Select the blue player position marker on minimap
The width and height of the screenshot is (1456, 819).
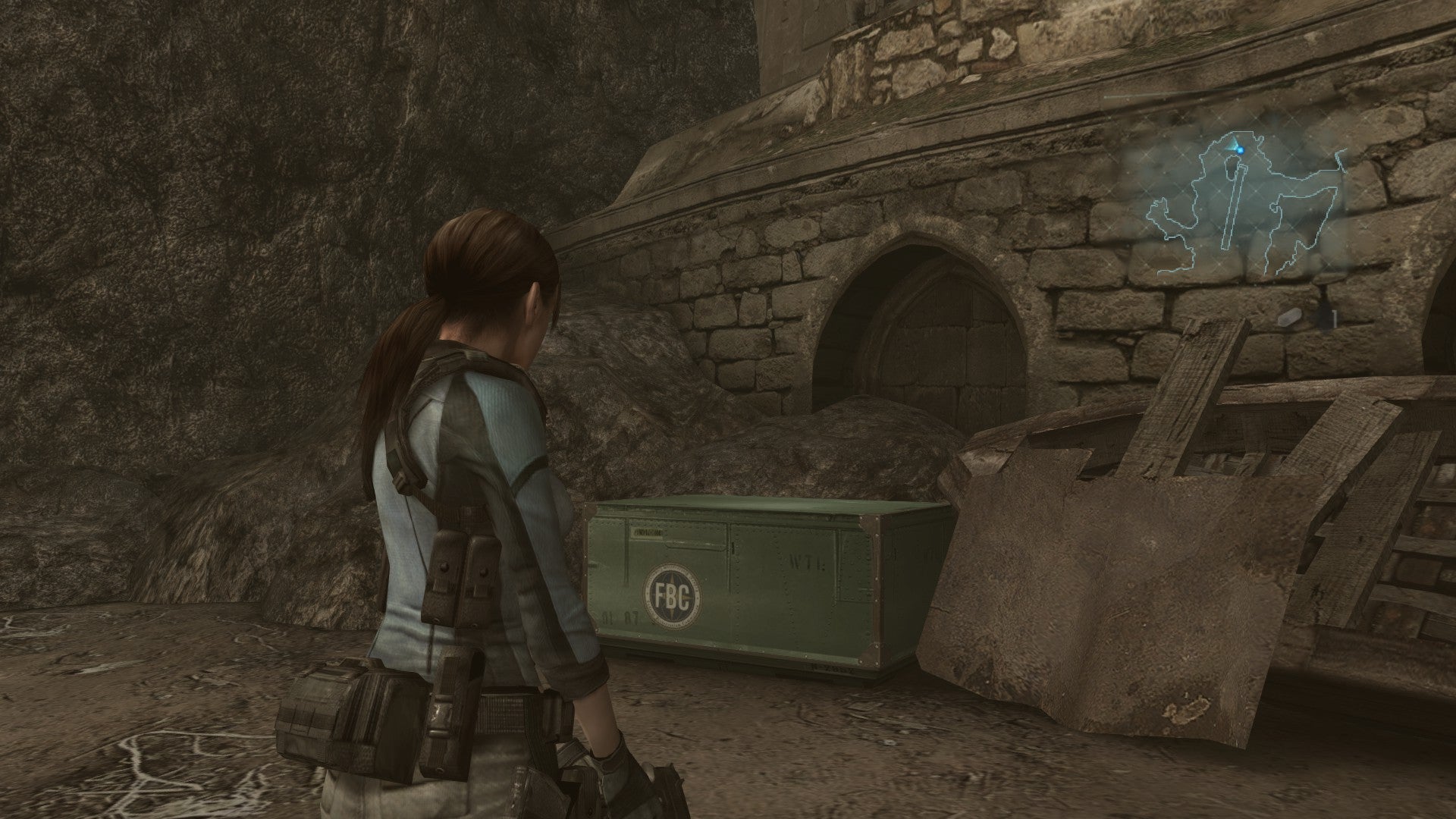[x=1241, y=150]
